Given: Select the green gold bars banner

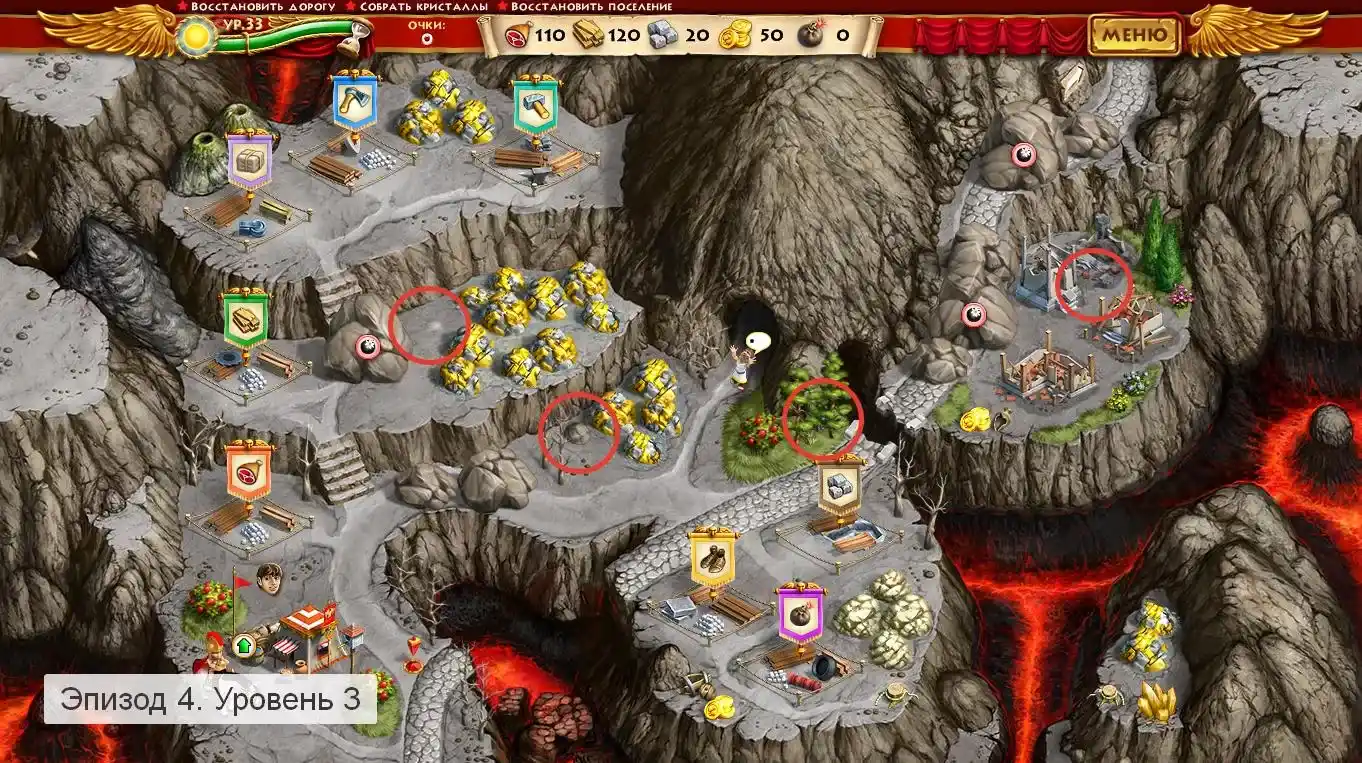Looking at the screenshot, I should pyautogui.click(x=246, y=320).
